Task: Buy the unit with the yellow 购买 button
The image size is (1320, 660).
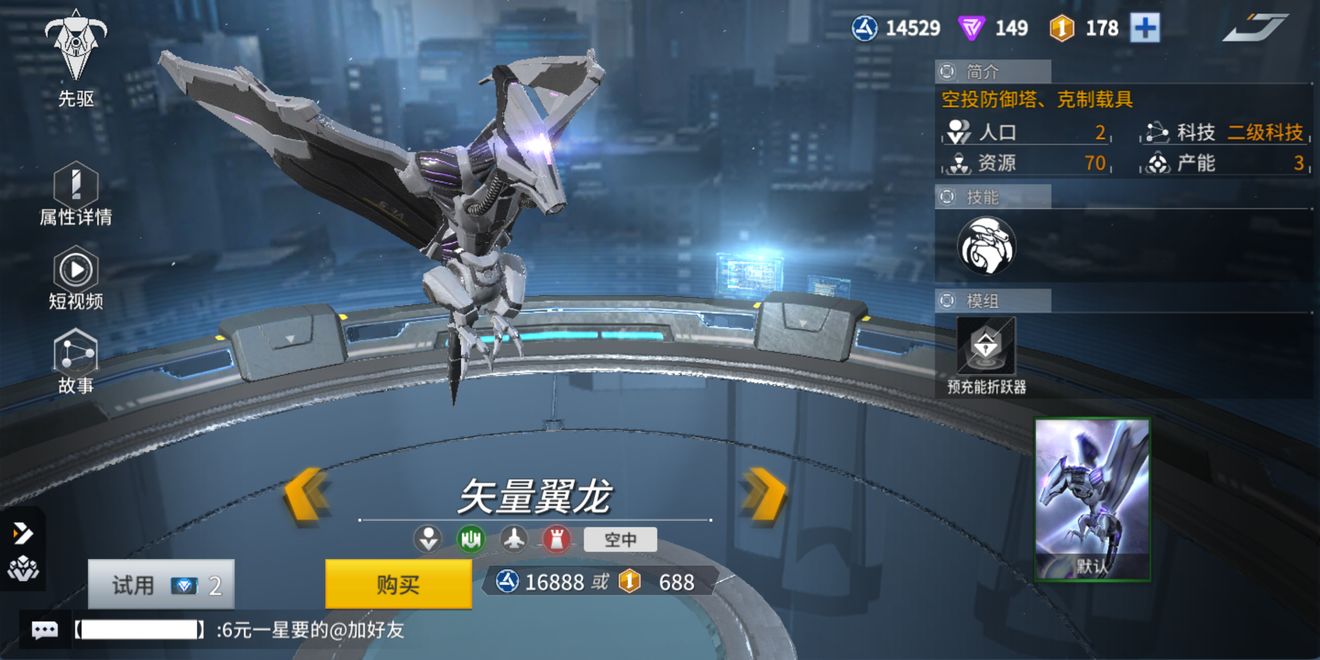Action: point(398,584)
